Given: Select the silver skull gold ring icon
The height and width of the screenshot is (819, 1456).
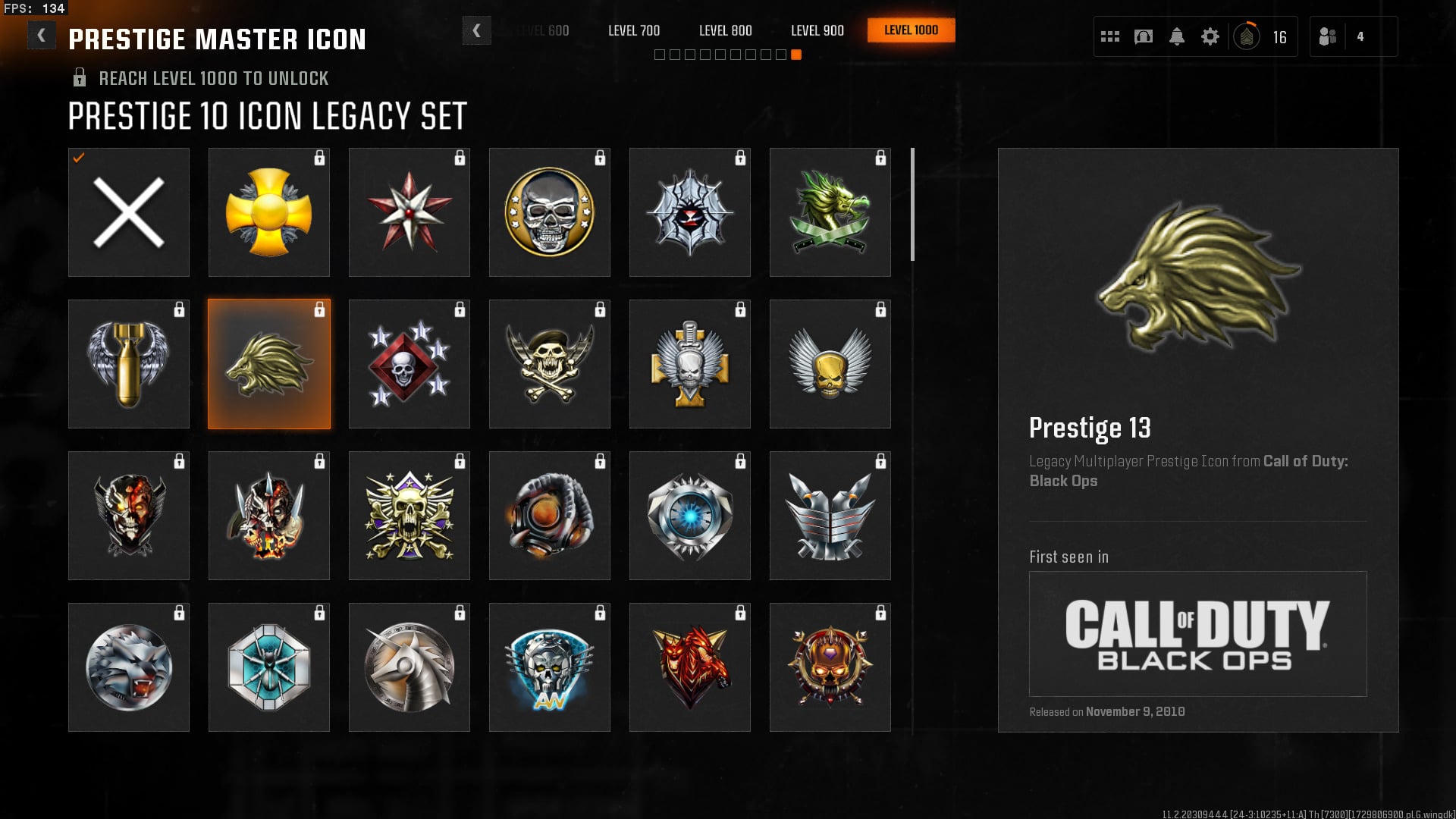Looking at the screenshot, I should pyautogui.click(x=550, y=212).
